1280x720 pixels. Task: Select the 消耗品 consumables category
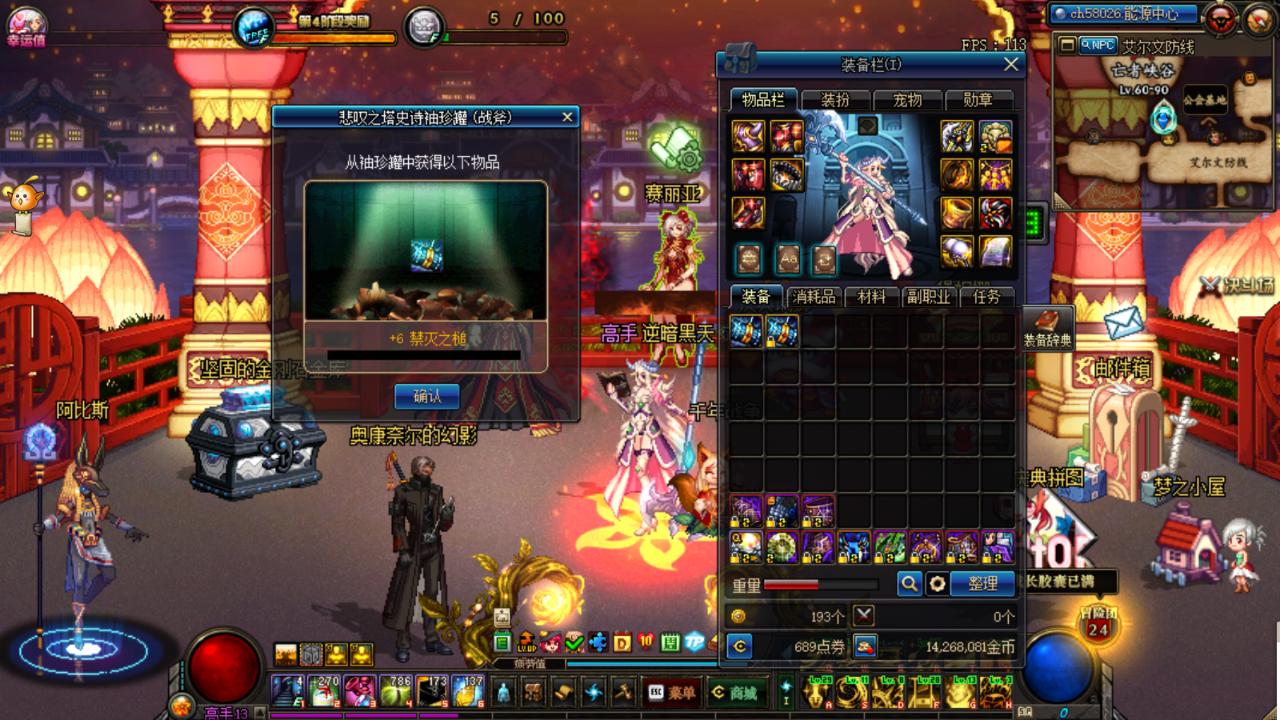click(813, 296)
